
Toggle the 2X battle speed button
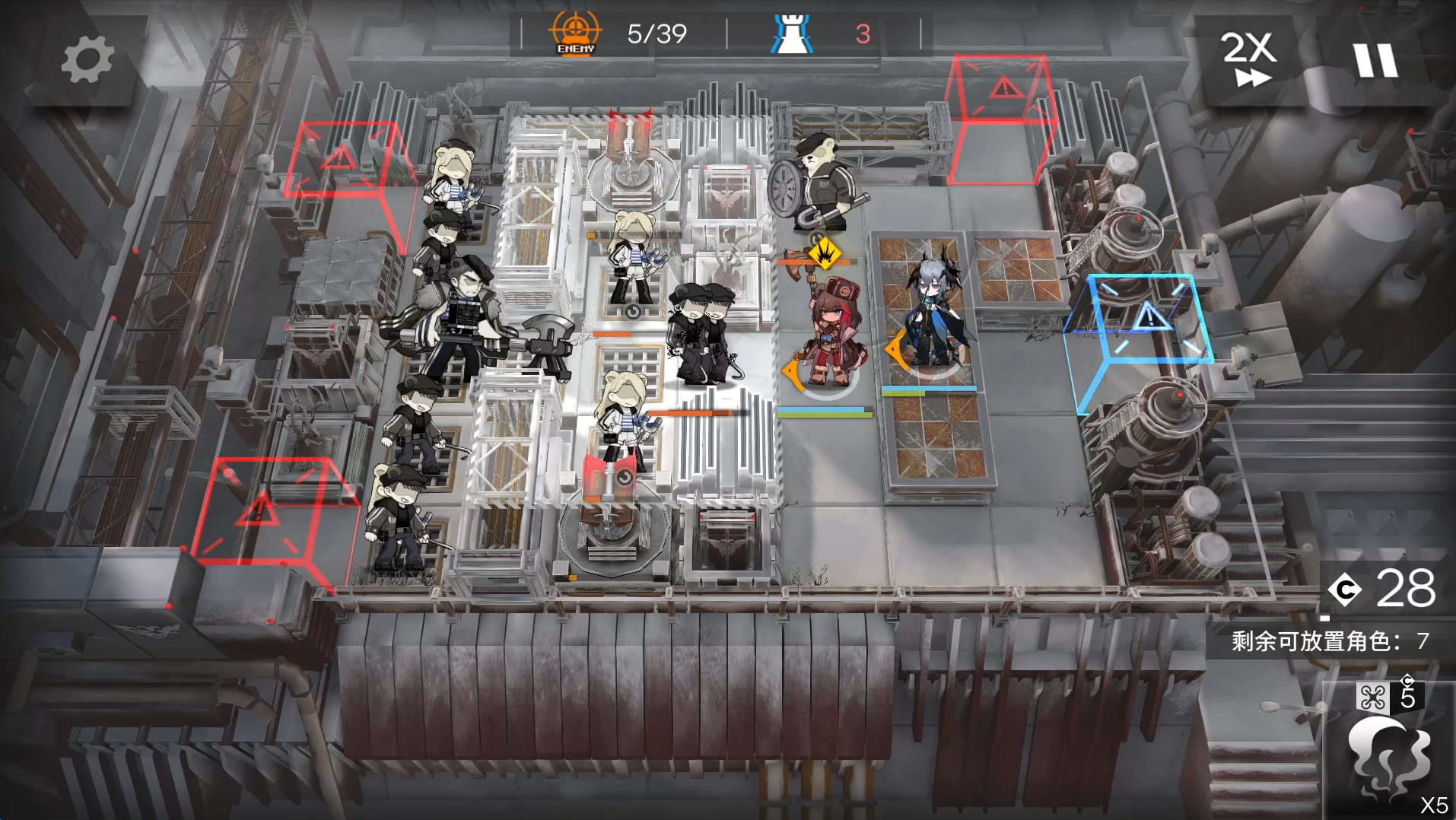tap(1248, 59)
